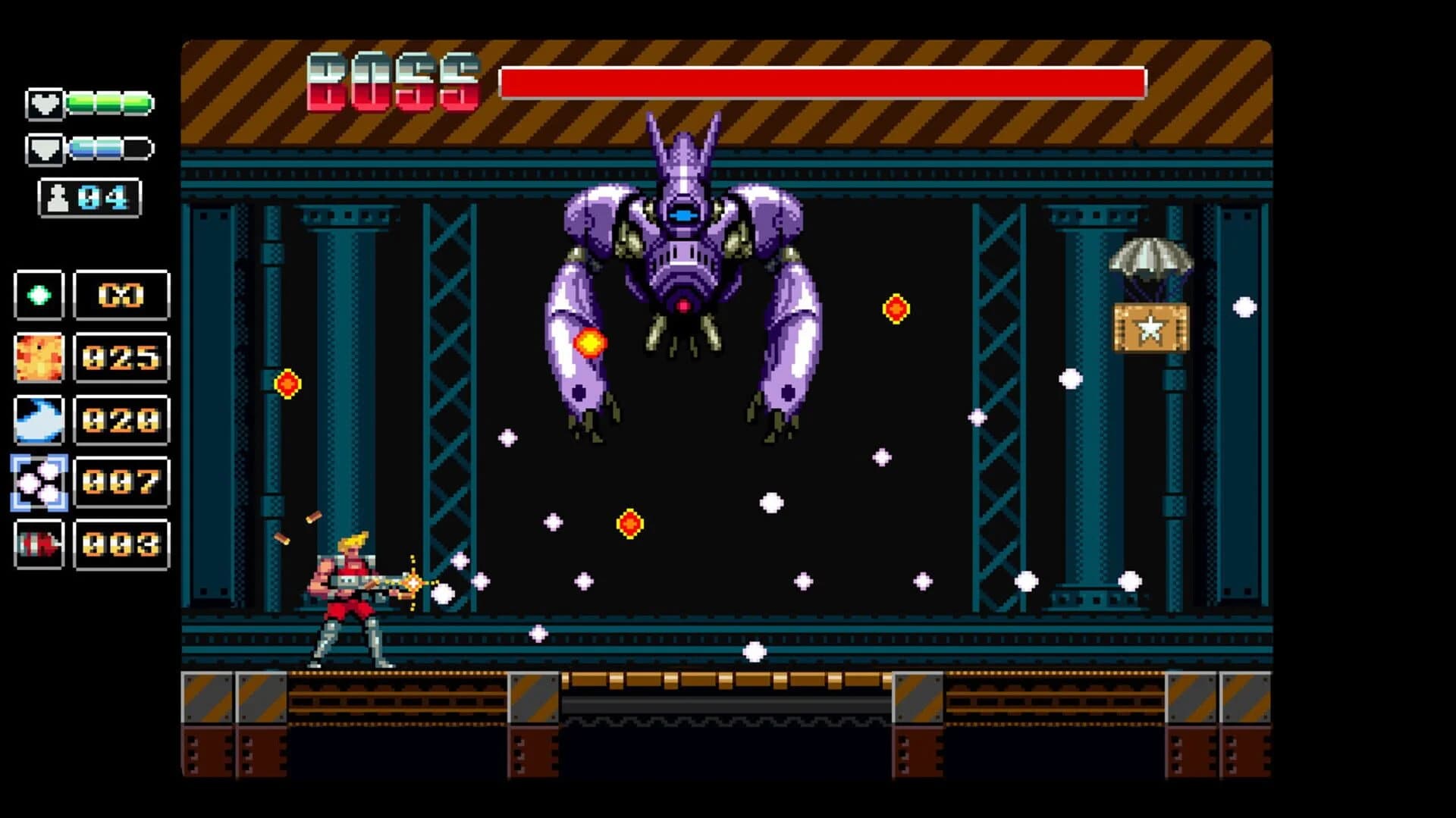
Task: Select the dynamite weapon with 003 ammo
Action: pyautogui.click(x=39, y=544)
